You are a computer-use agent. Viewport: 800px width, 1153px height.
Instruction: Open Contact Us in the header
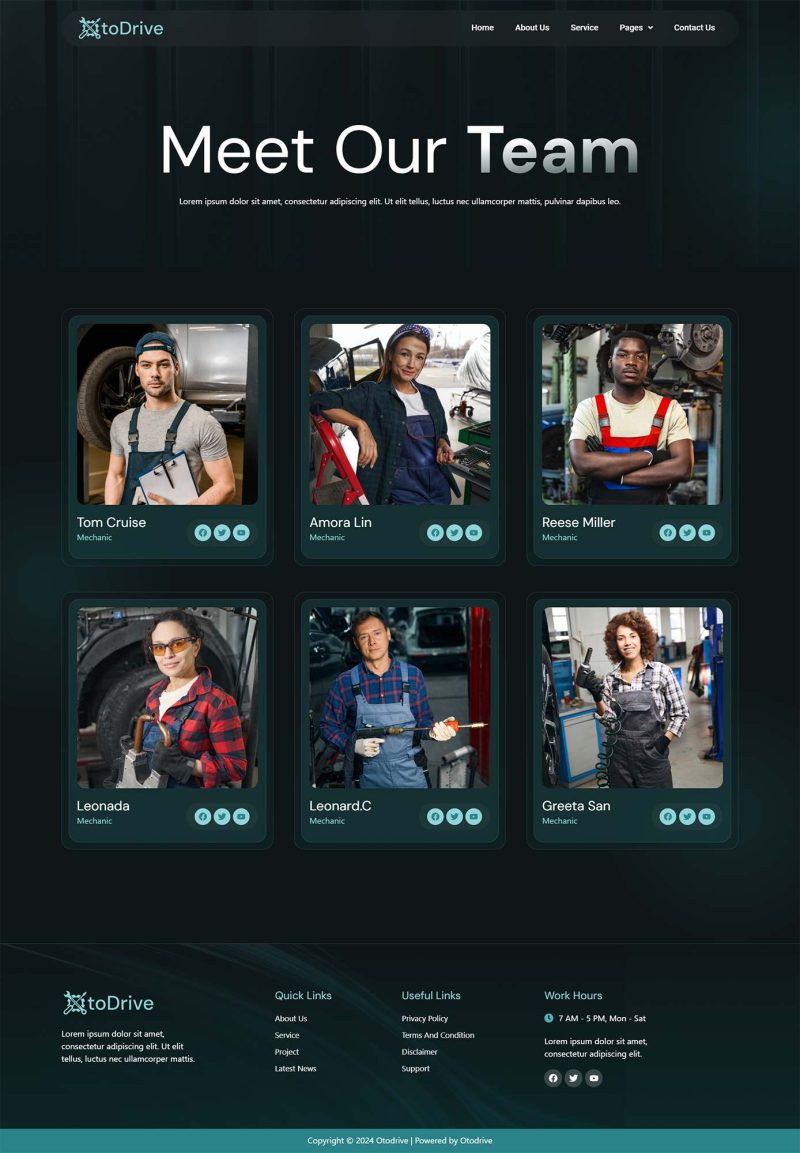[694, 28]
